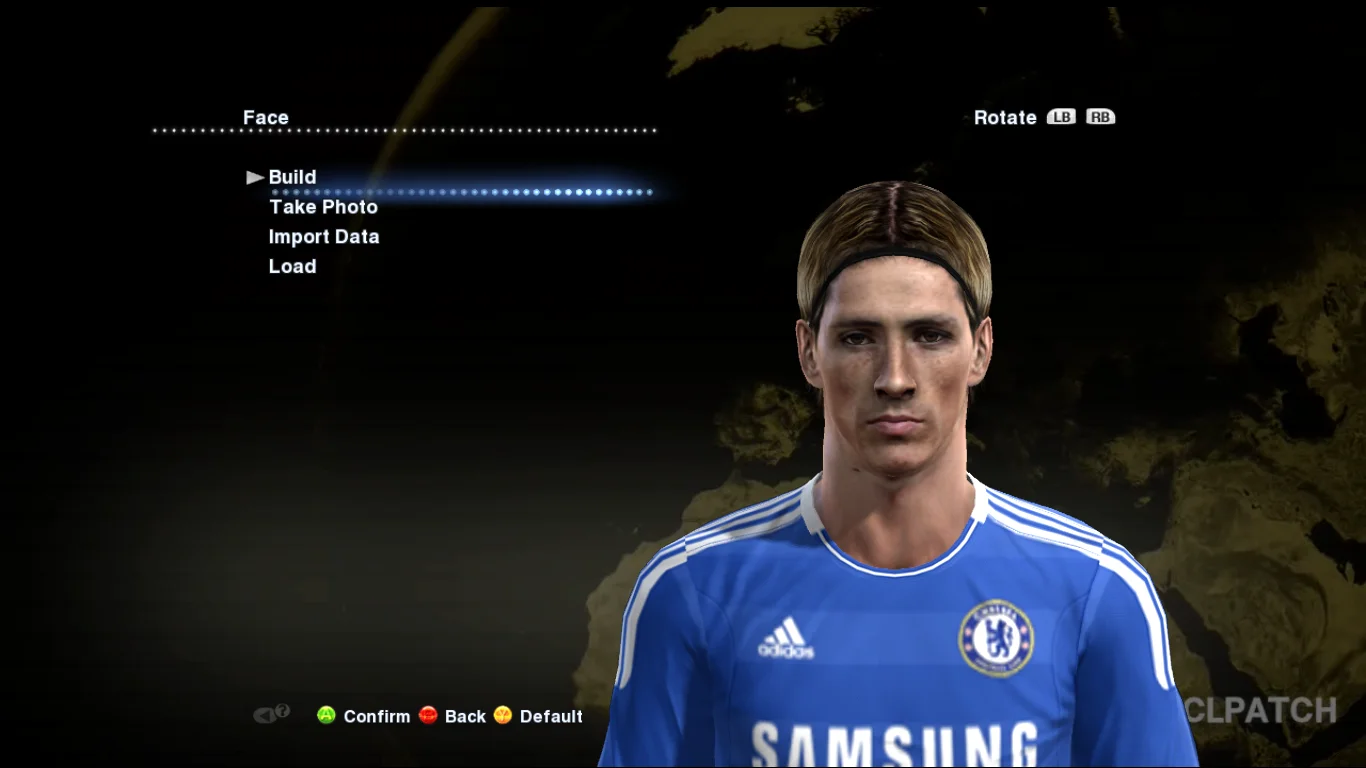Open the Import Data option

[324, 237]
